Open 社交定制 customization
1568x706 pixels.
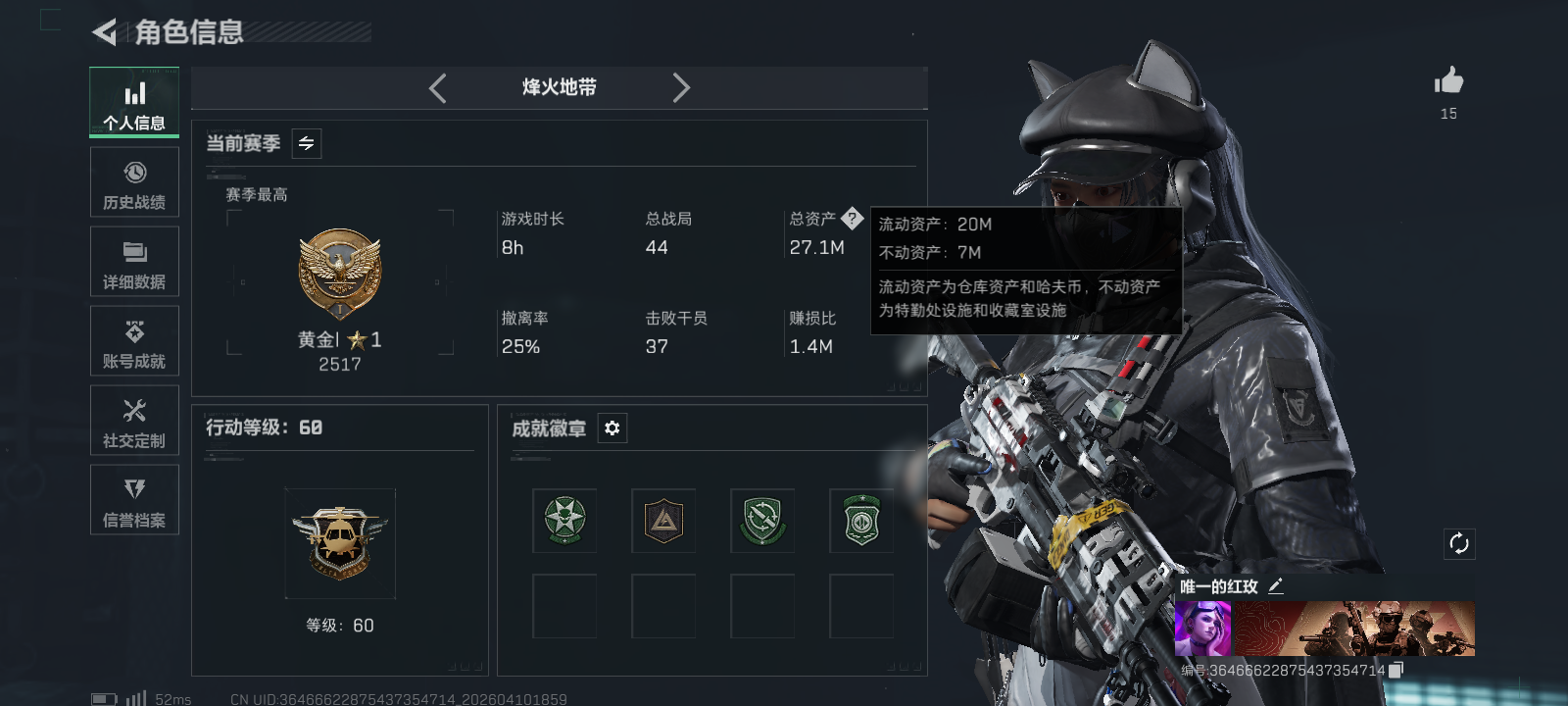pos(134,421)
